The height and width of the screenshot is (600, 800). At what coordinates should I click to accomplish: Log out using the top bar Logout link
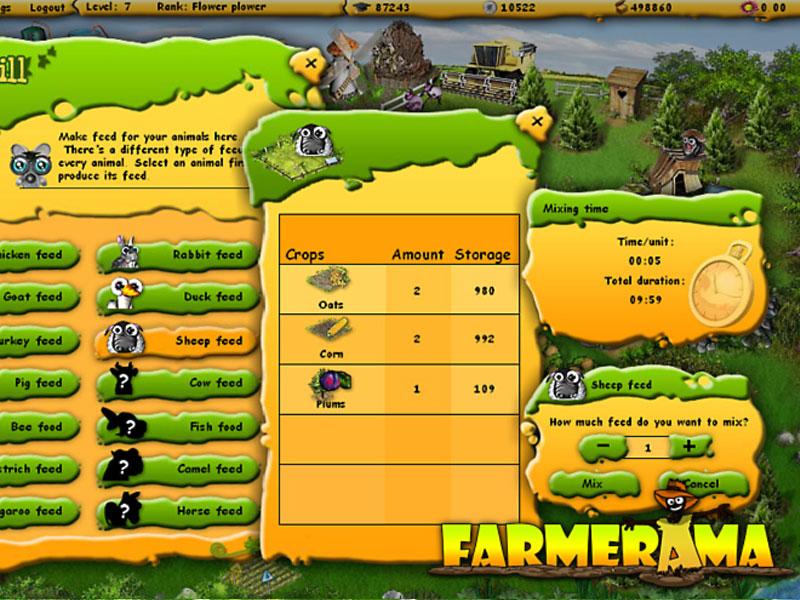click(x=47, y=7)
